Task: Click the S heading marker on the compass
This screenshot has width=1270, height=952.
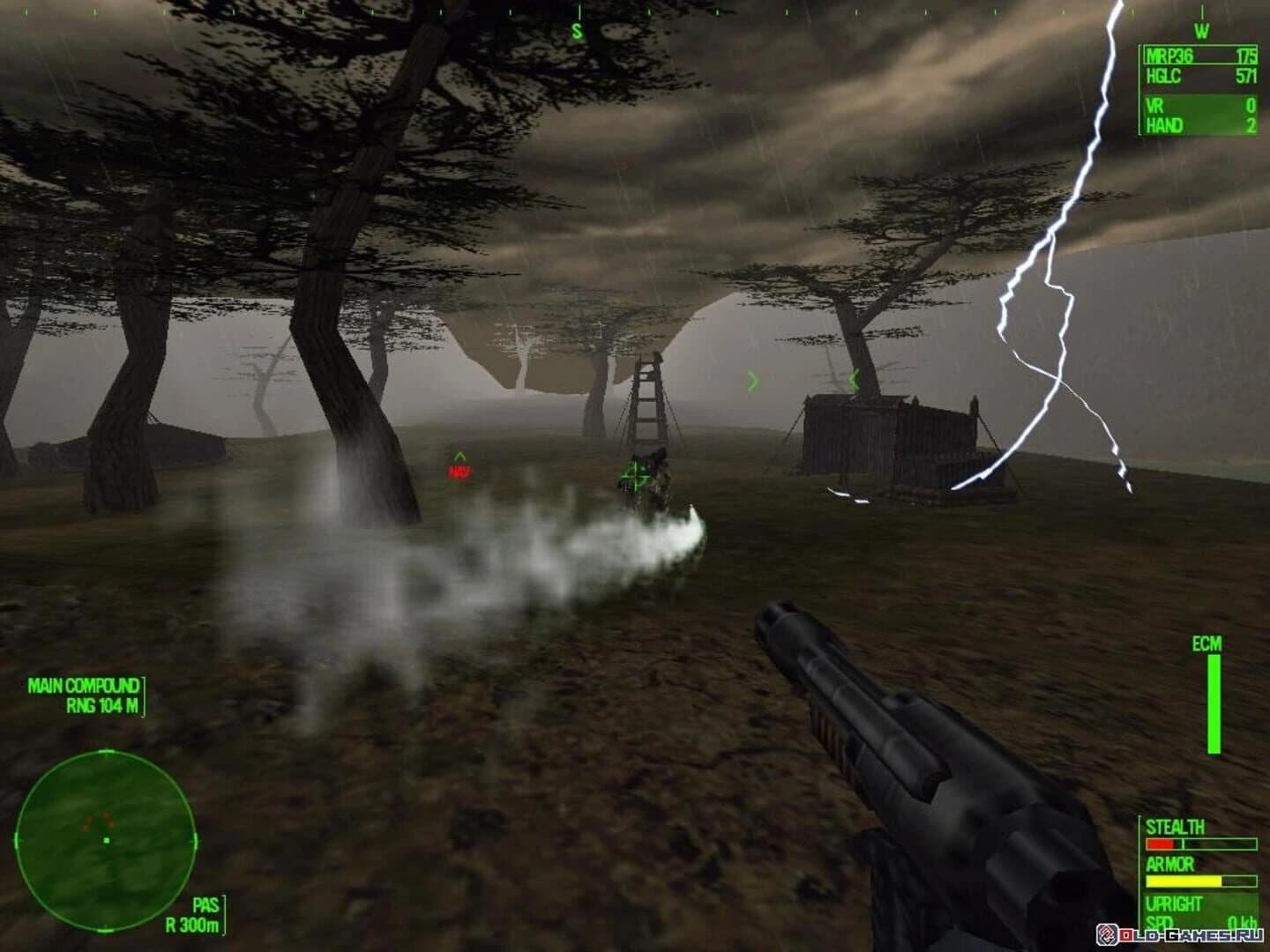Action: coord(578,31)
